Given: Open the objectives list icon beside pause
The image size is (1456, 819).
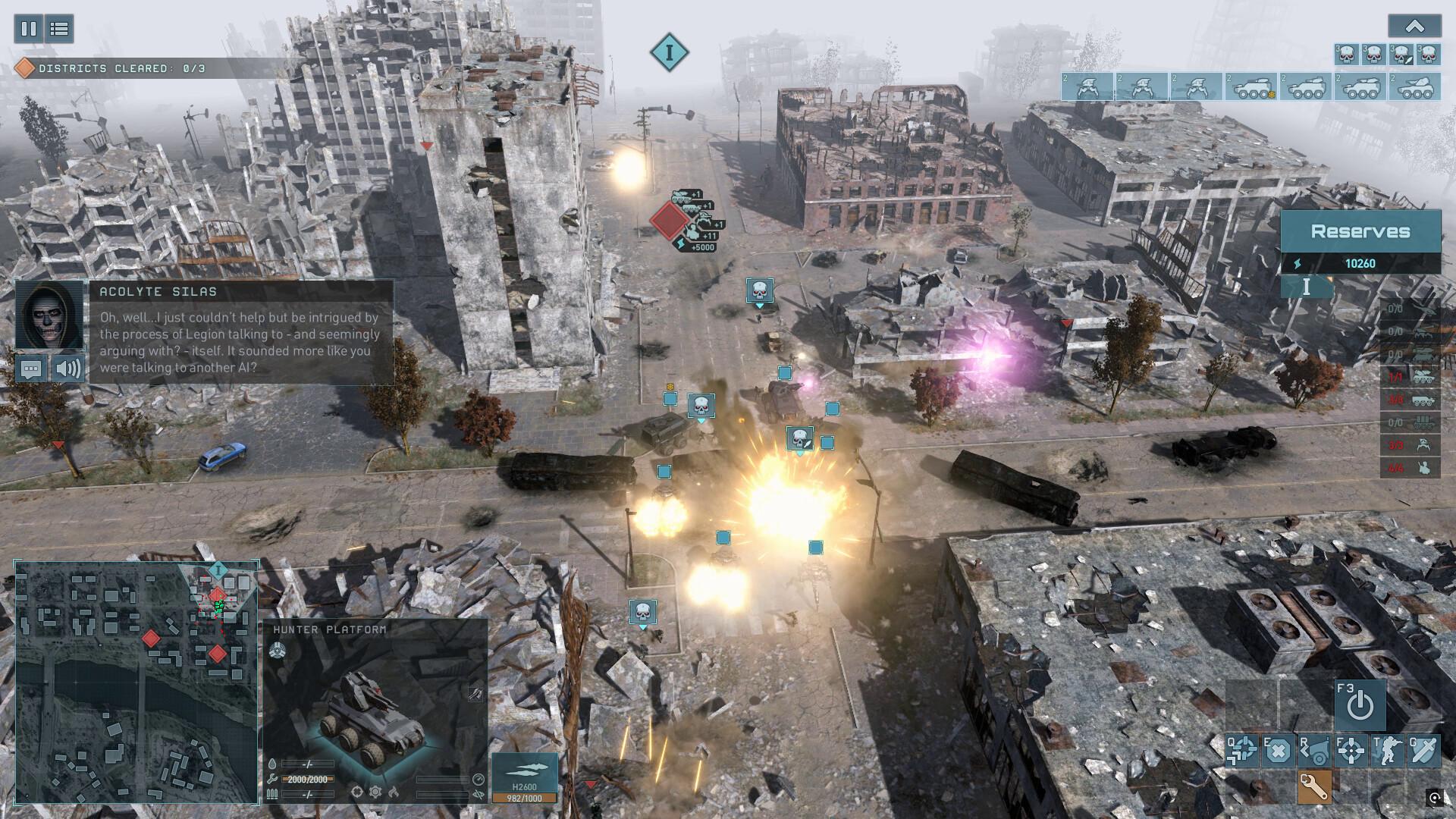Looking at the screenshot, I should pyautogui.click(x=60, y=29).
